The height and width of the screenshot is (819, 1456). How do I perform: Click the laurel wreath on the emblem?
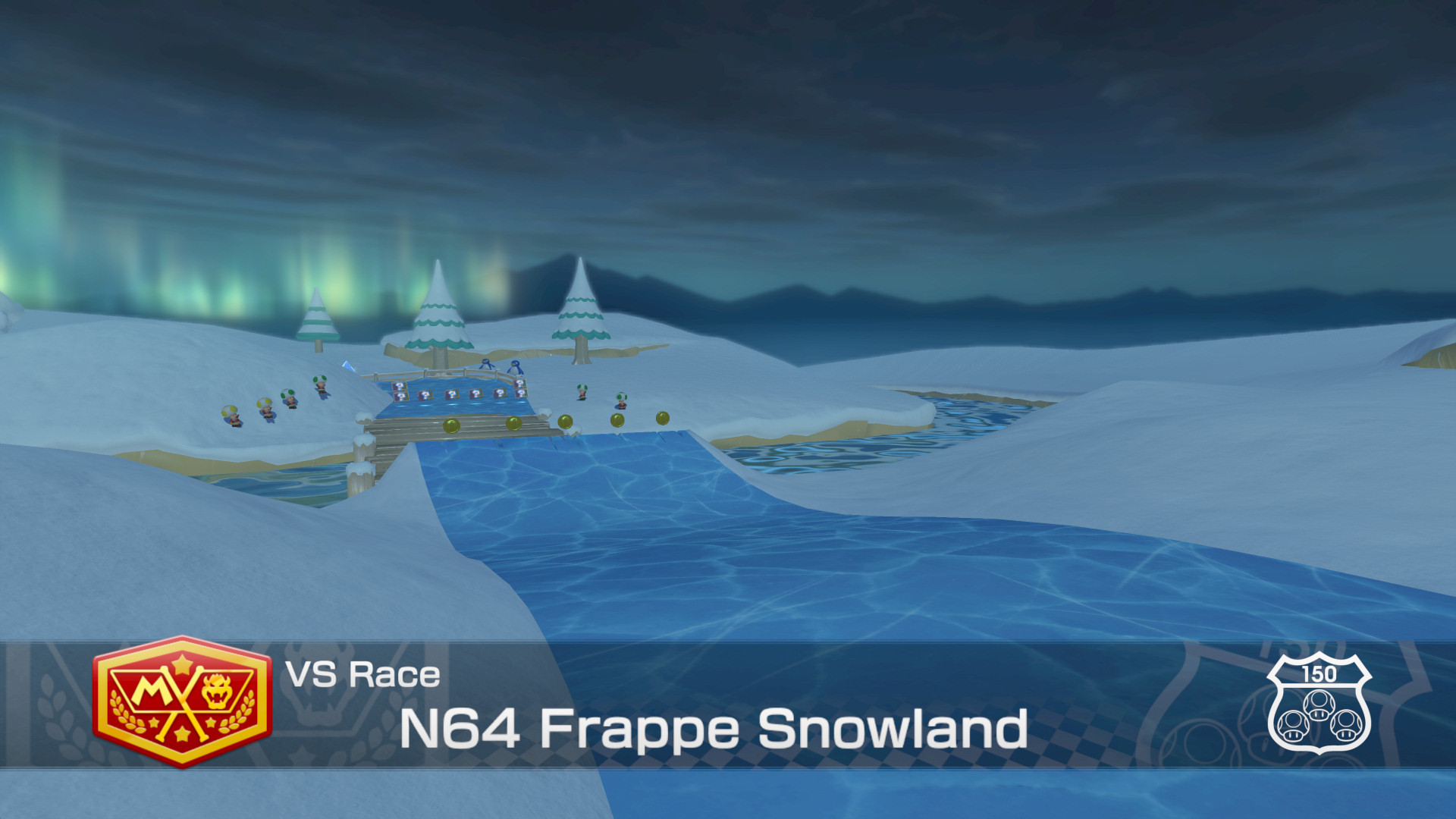pyautogui.click(x=122, y=709)
